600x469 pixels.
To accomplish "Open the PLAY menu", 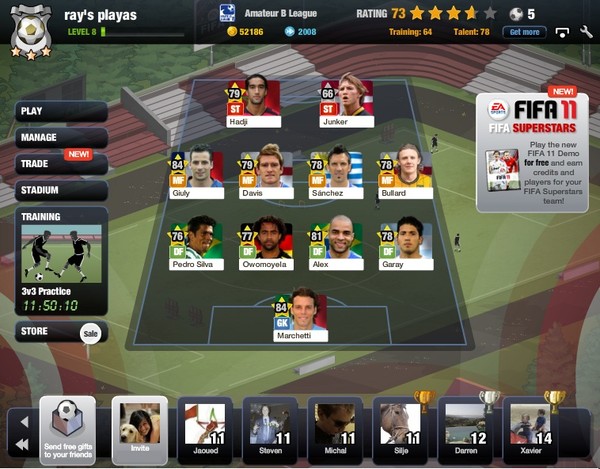I will 60,111.
